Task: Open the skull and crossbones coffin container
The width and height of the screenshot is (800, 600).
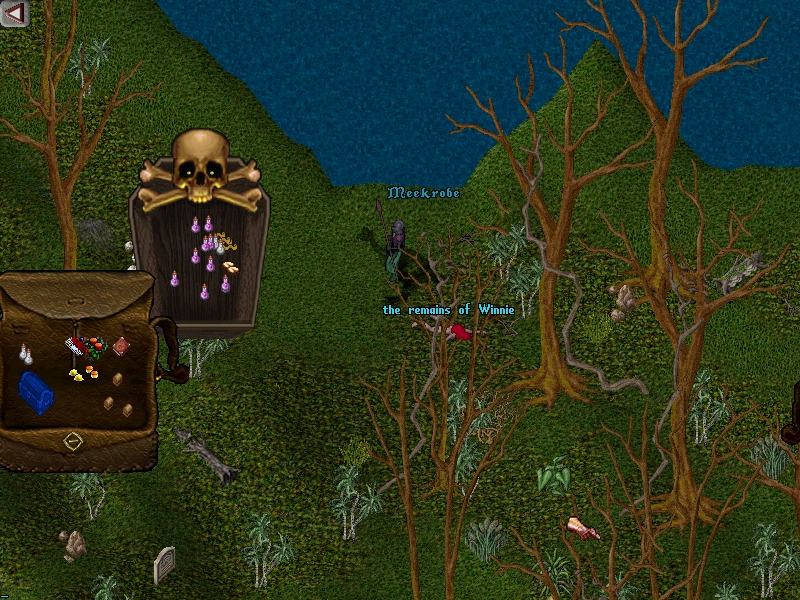Action: [201, 170]
